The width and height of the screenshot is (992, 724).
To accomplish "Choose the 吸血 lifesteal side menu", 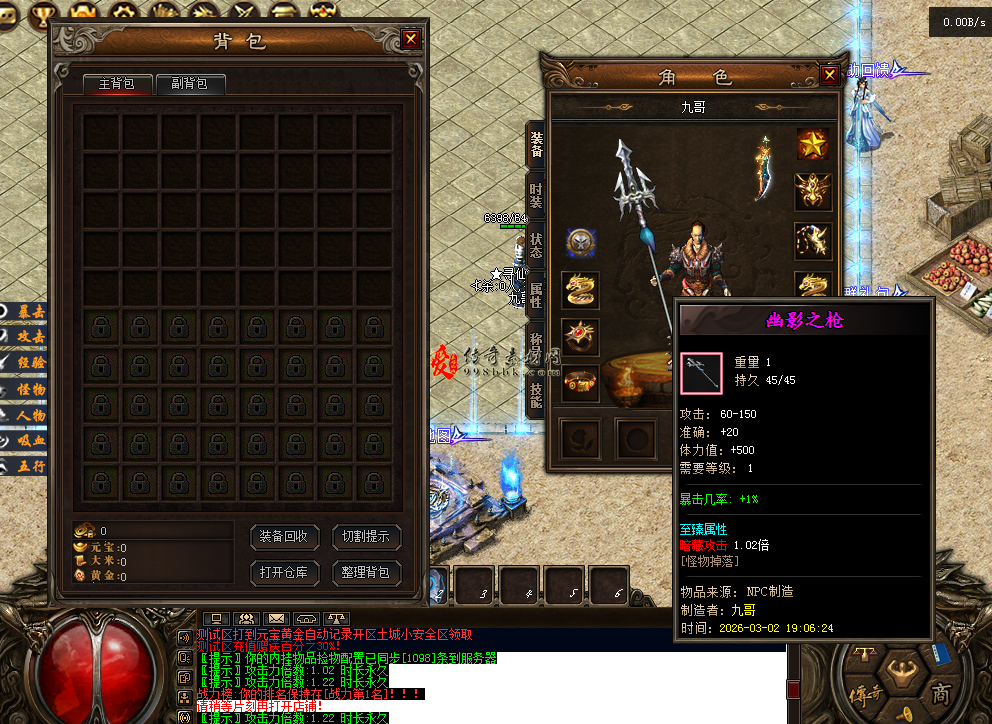I will pos(25,441).
